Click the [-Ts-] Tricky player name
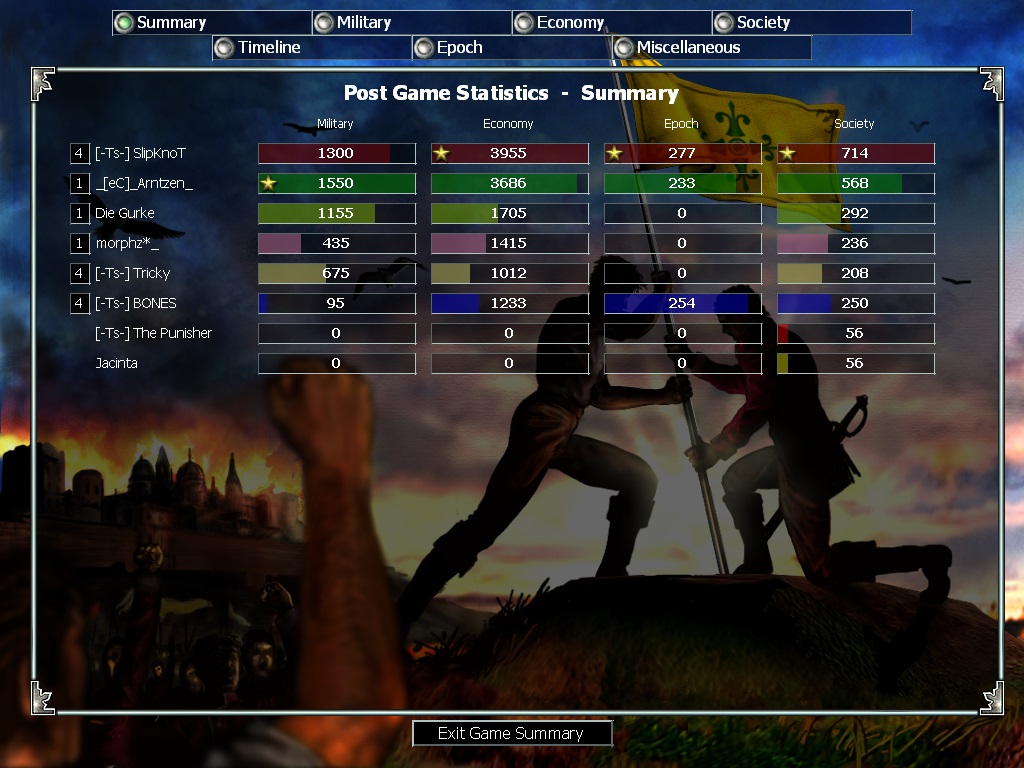1024x768 pixels. coord(132,274)
